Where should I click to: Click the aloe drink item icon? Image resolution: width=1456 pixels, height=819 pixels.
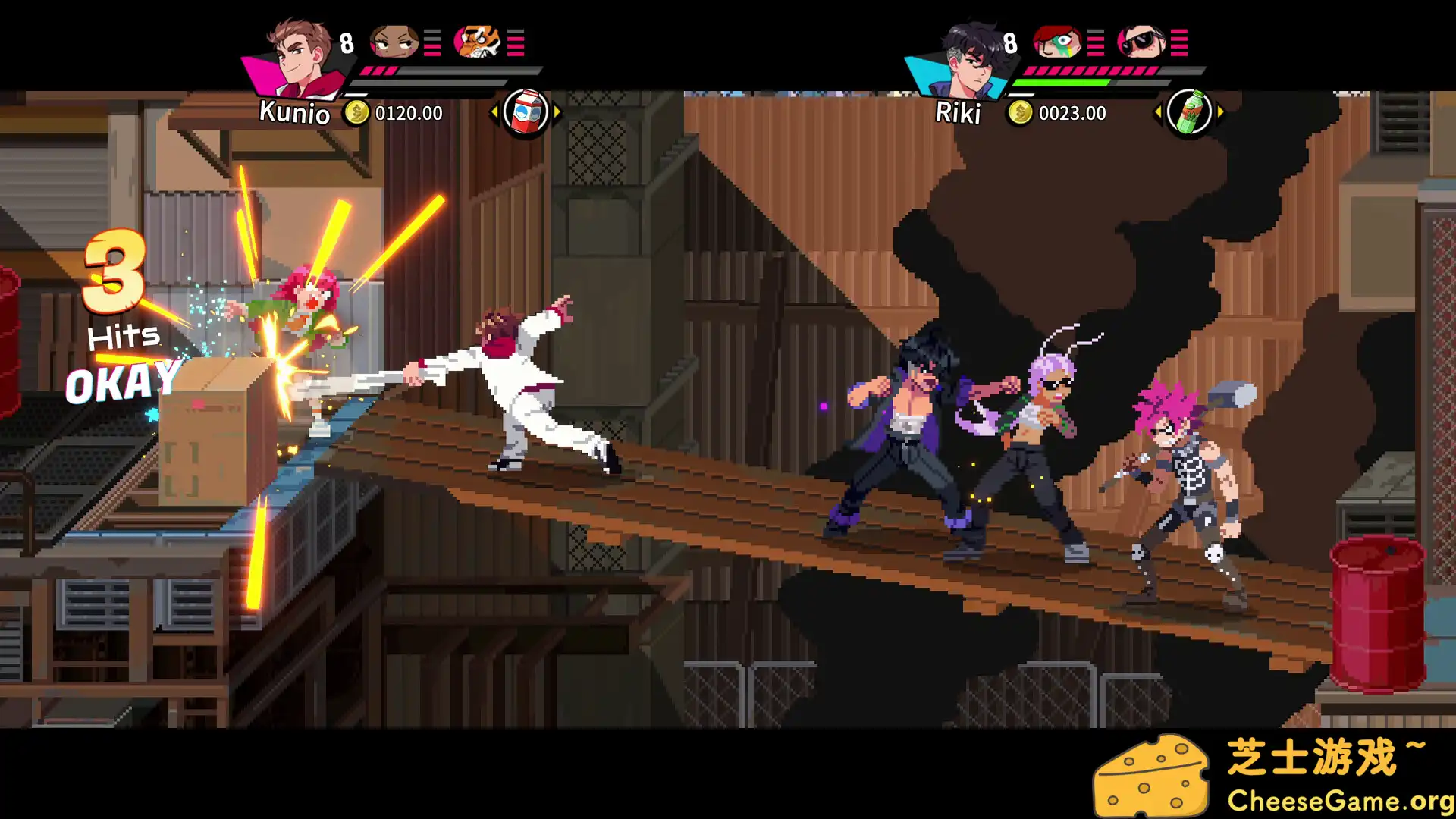[1190, 112]
